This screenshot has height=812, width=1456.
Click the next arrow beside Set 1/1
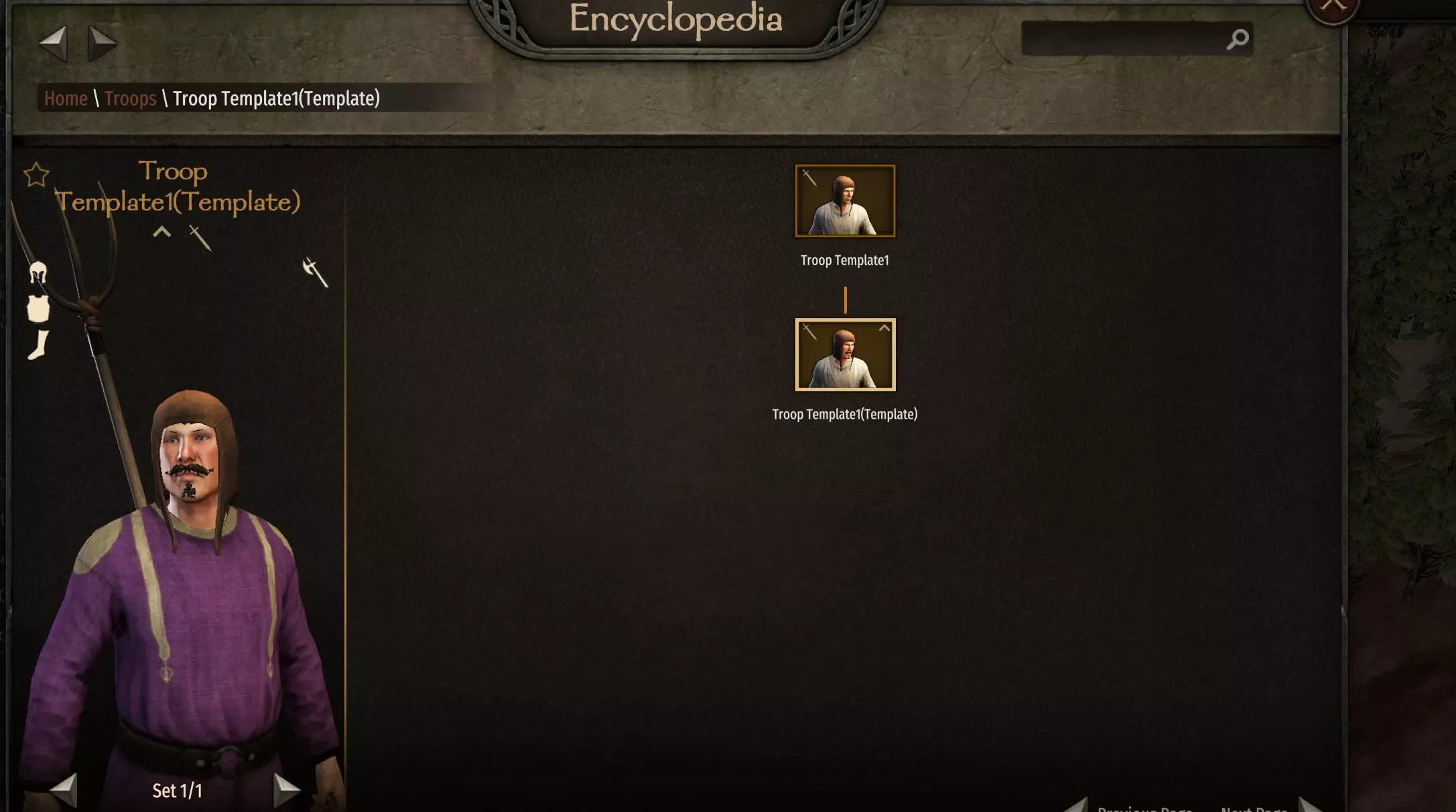tap(287, 790)
